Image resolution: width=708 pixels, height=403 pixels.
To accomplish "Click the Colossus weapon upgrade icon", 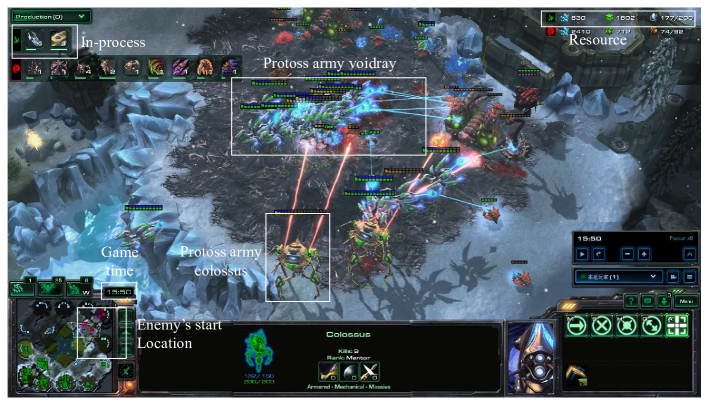I will click(327, 371).
